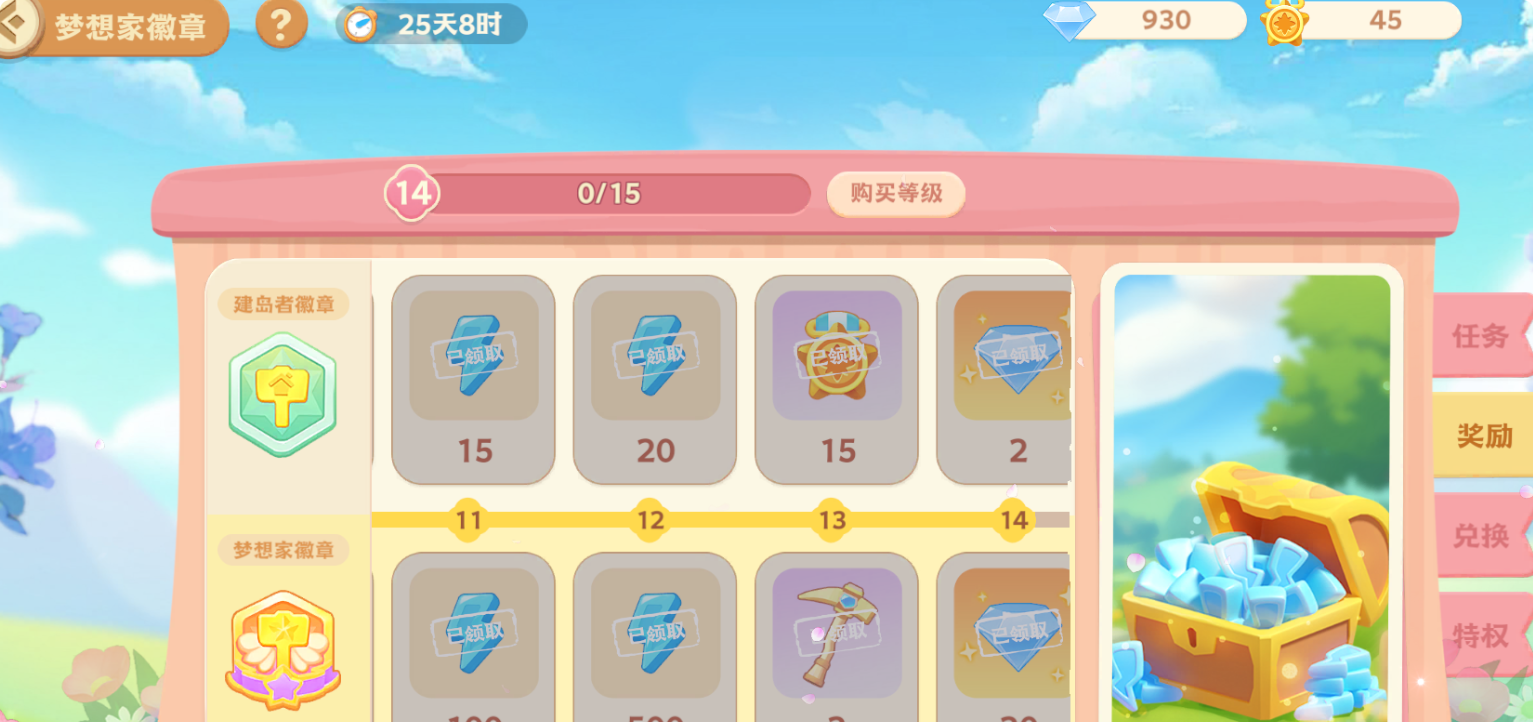Switch to the 兑换 tab

coord(1480,537)
